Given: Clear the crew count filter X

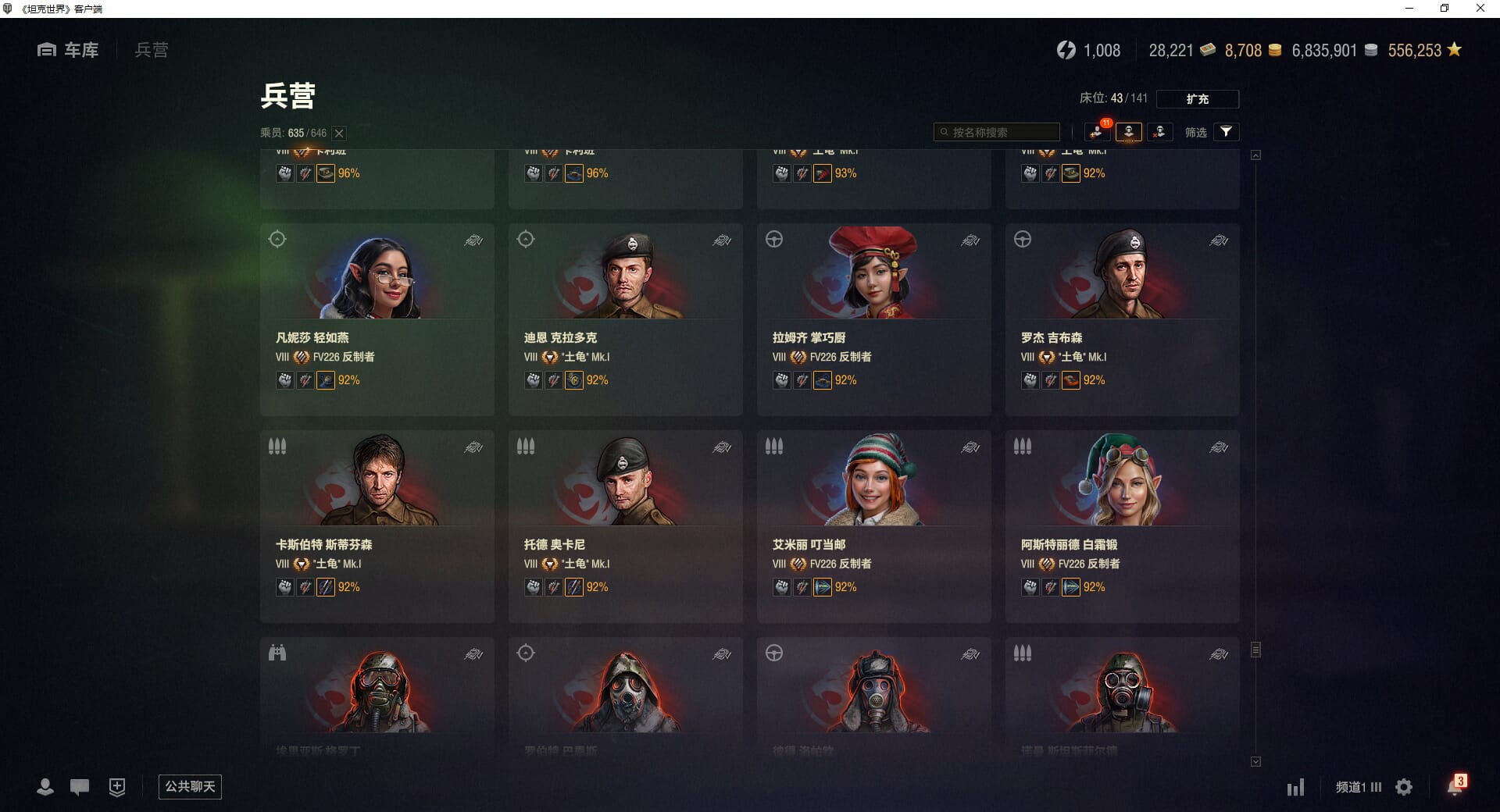Looking at the screenshot, I should point(339,134).
